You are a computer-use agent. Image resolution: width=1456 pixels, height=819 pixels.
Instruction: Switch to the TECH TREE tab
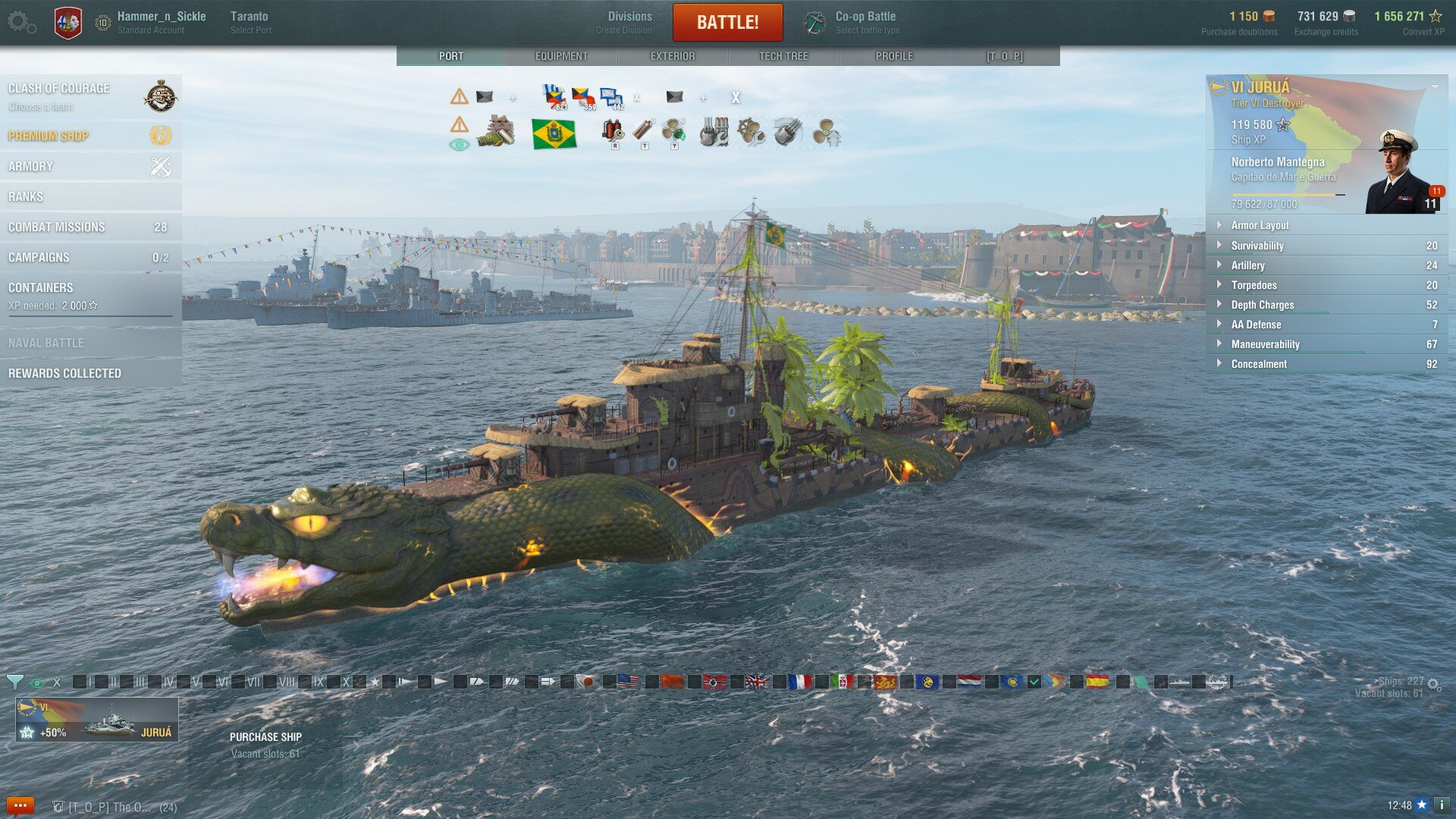click(x=783, y=55)
